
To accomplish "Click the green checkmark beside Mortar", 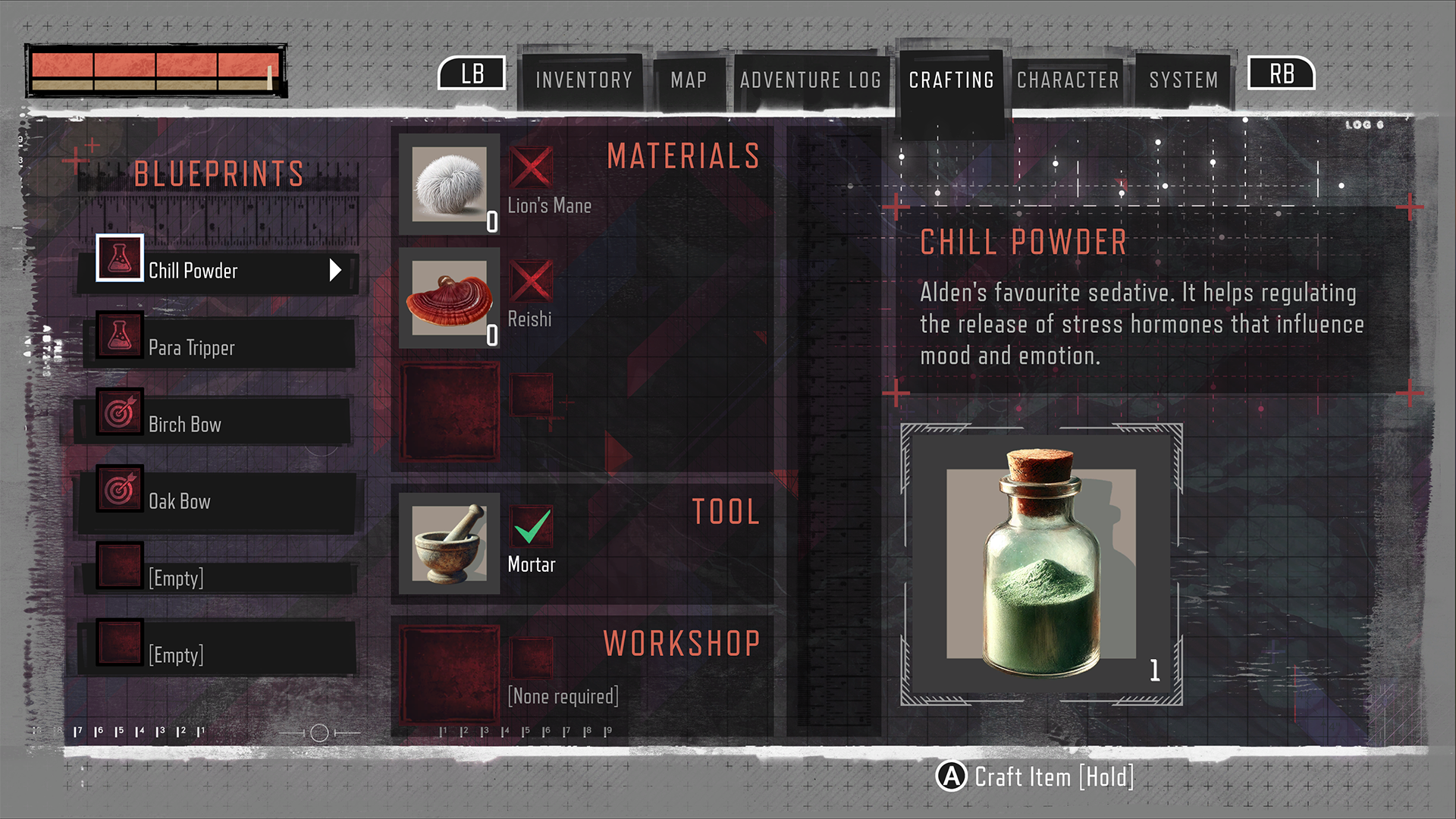I will point(532,528).
